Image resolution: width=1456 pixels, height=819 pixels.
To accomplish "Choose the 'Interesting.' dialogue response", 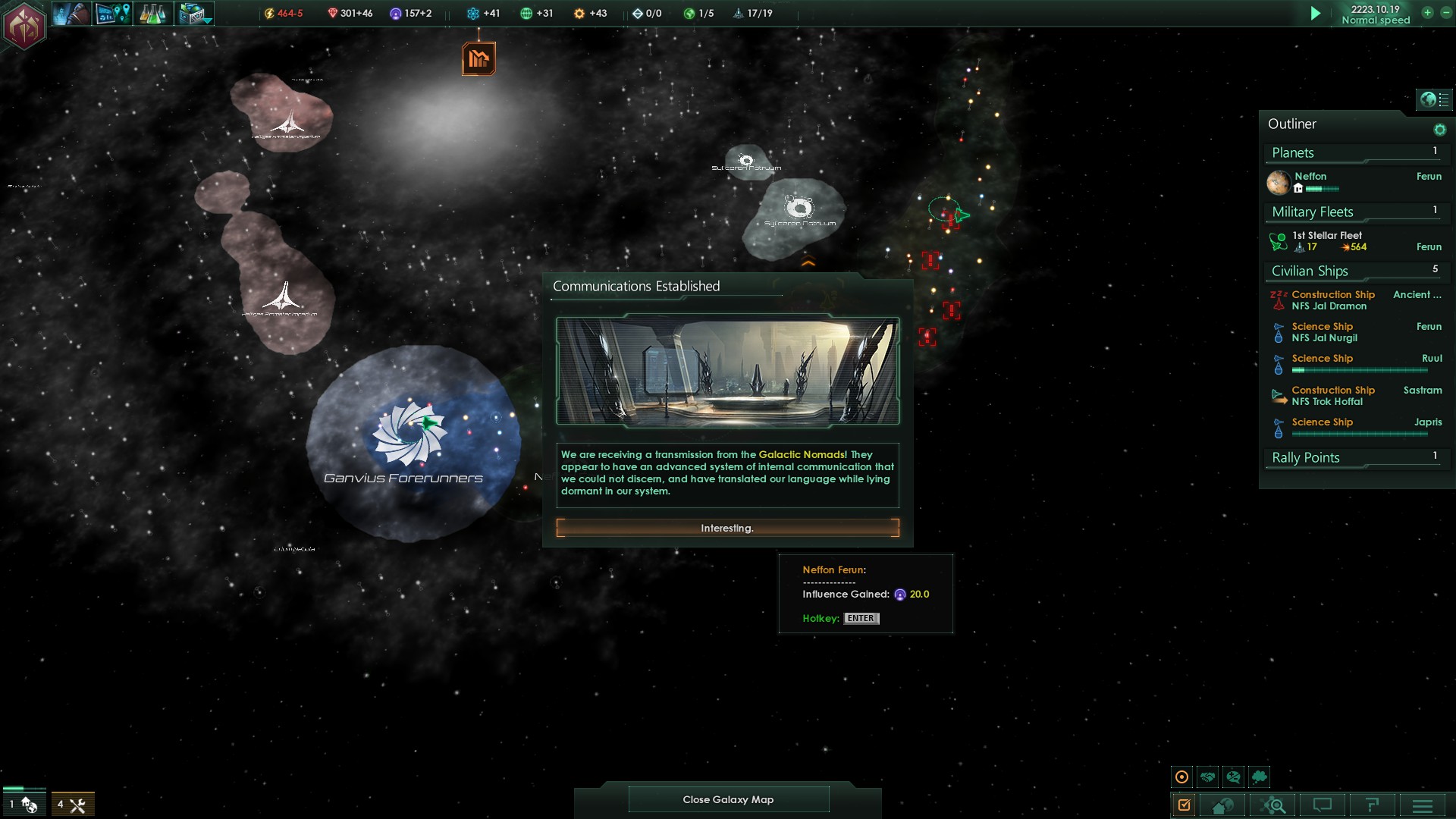I will click(727, 528).
